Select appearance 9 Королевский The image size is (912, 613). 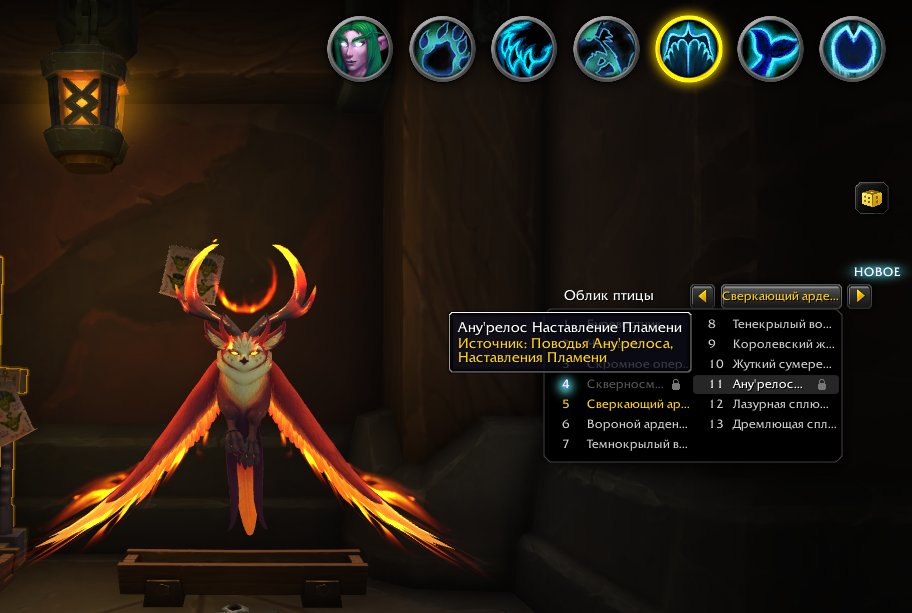pos(768,344)
